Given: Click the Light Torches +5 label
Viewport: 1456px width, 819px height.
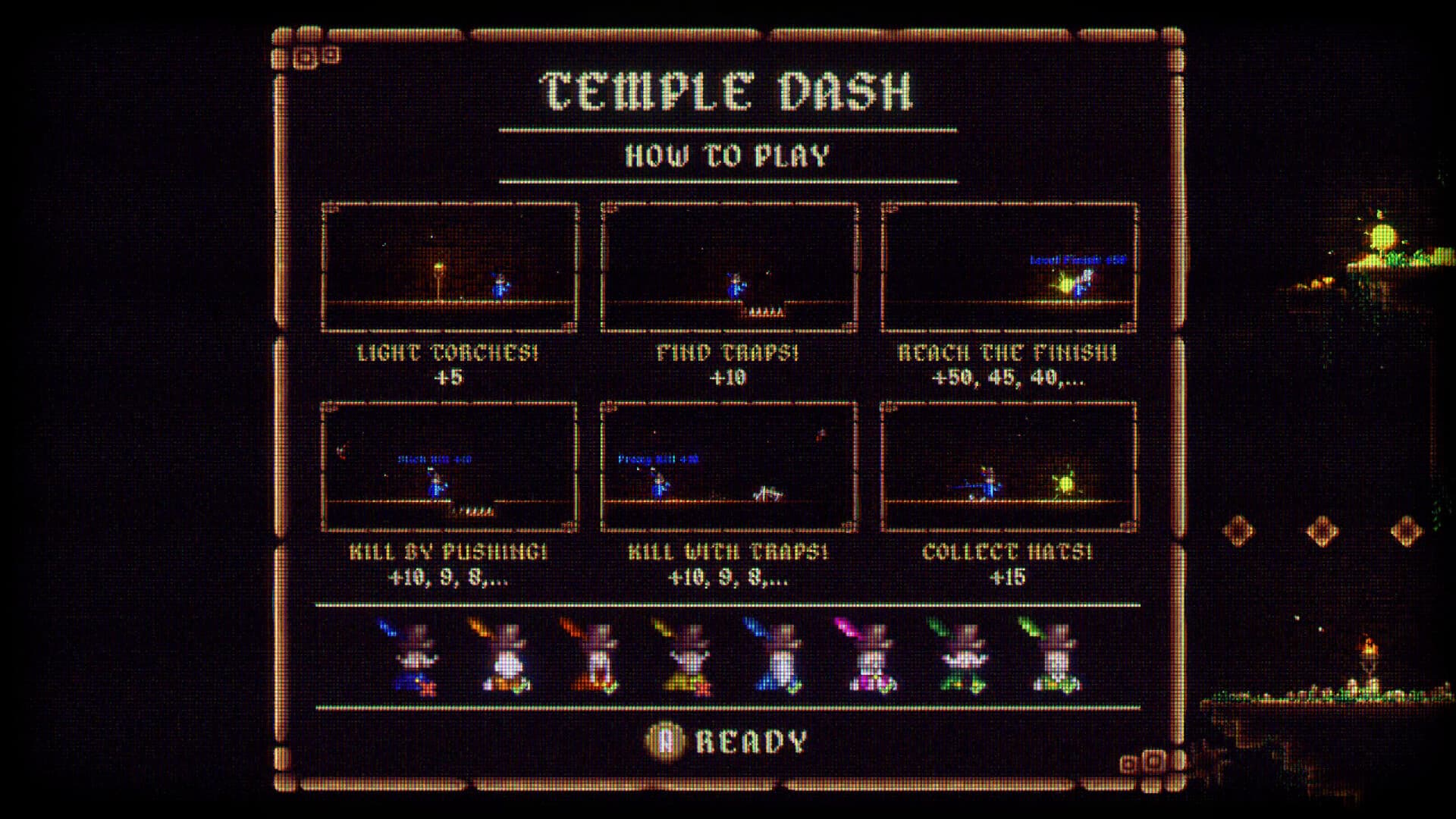Looking at the screenshot, I should (450, 362).
